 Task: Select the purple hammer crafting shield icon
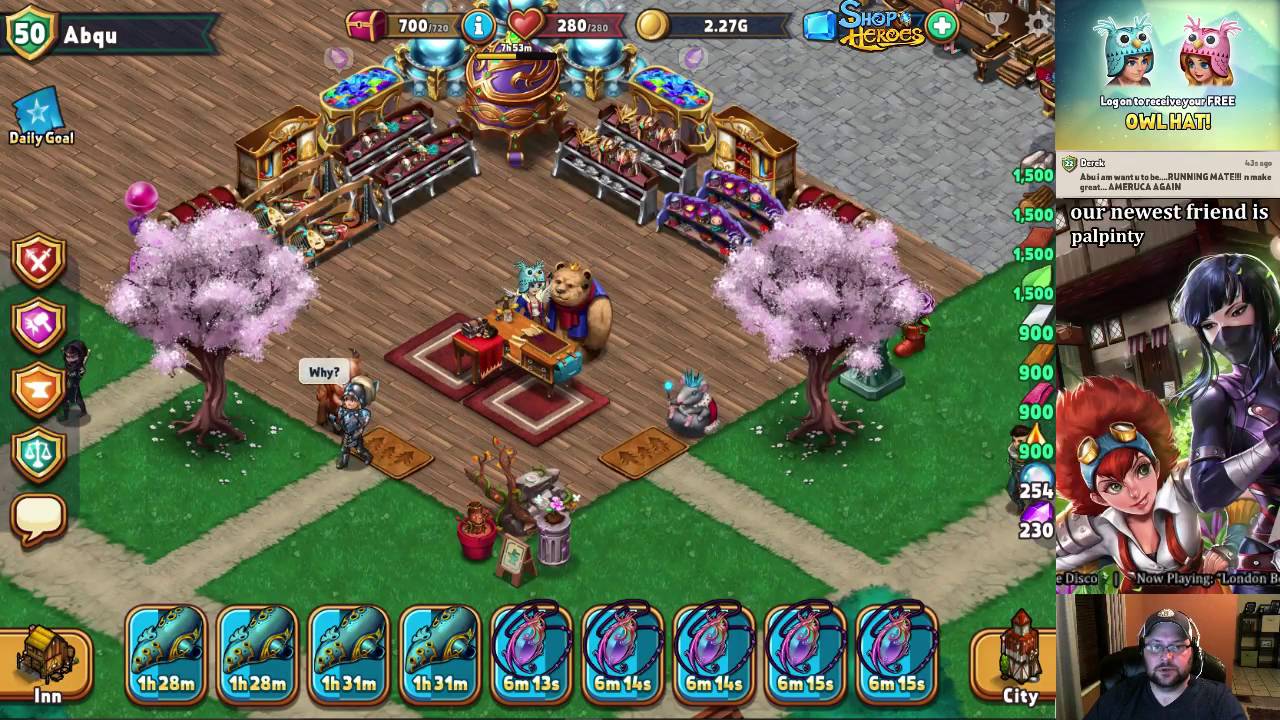(38, 320)
